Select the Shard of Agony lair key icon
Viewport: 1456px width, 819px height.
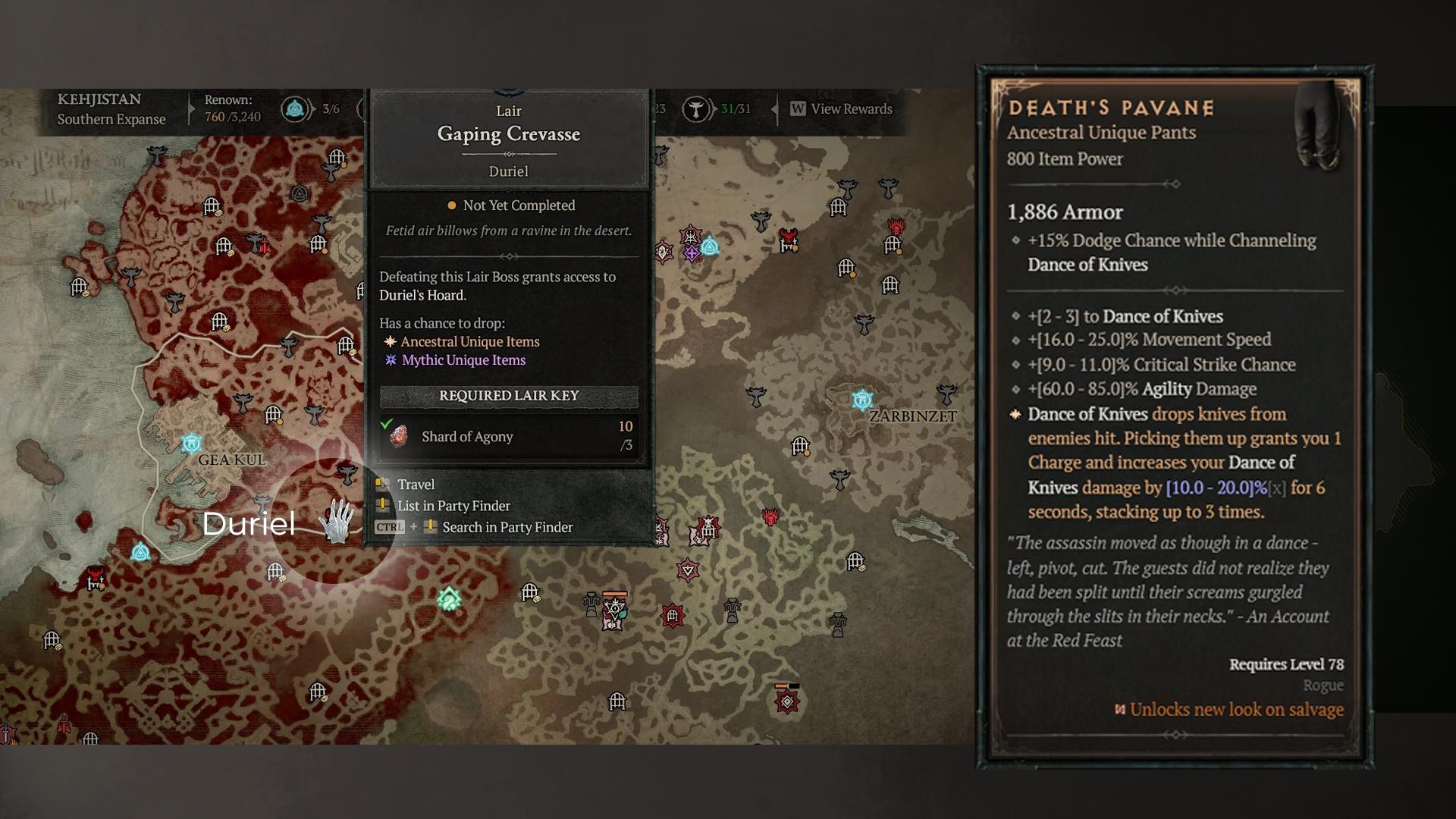(398, 437)
